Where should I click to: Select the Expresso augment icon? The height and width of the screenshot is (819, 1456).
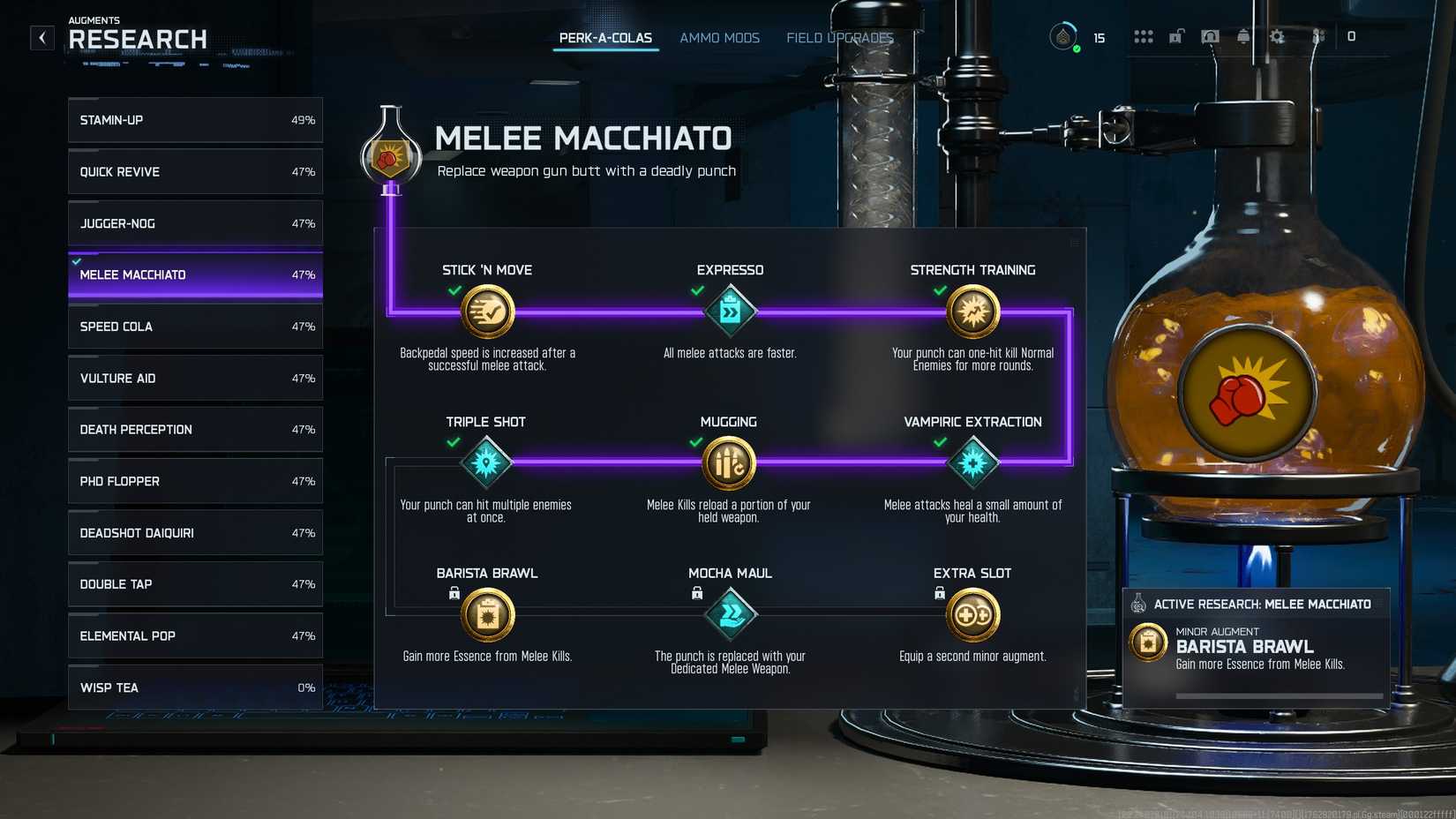(x=729, y=311)
